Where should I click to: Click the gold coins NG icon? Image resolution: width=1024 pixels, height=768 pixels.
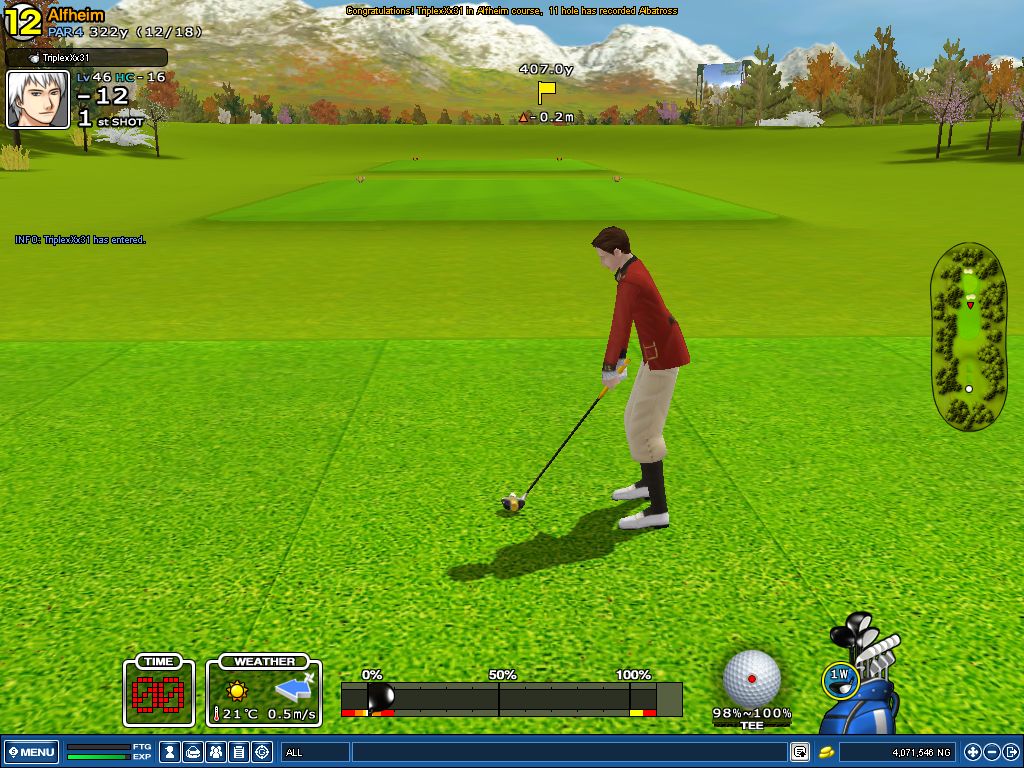(827, 751)
